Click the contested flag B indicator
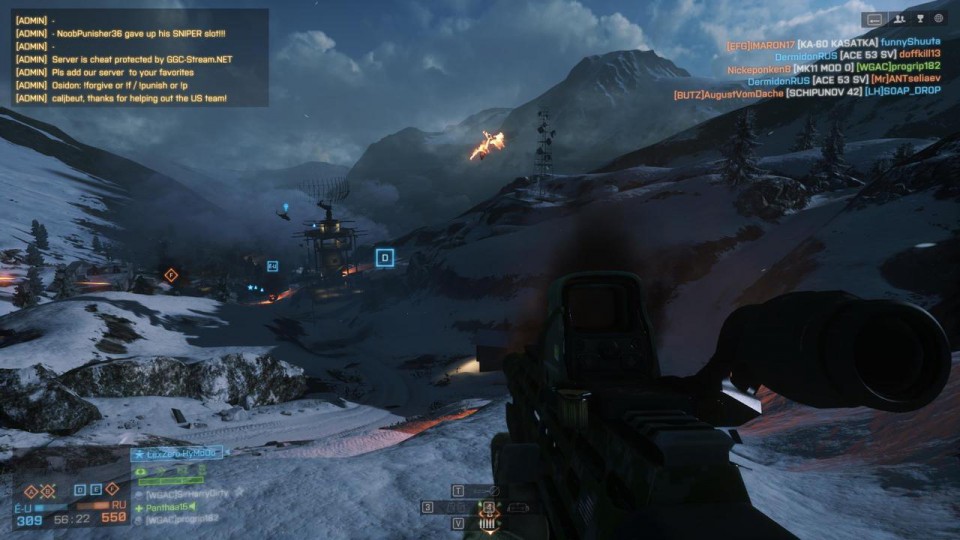The image size is (960, 540). point(46,490)
